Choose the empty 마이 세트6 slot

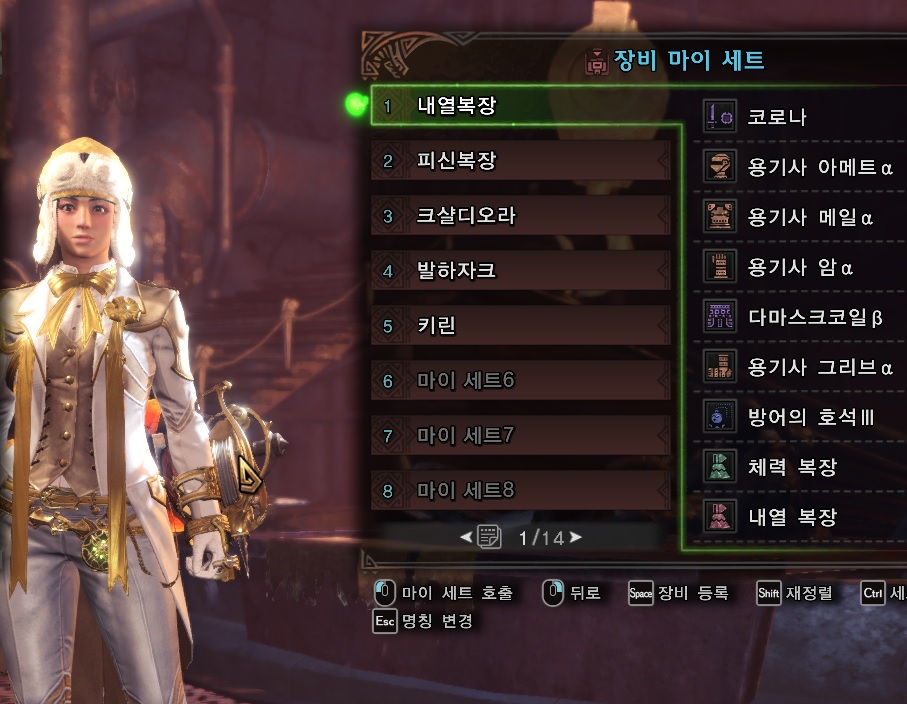tap(520, 380)
